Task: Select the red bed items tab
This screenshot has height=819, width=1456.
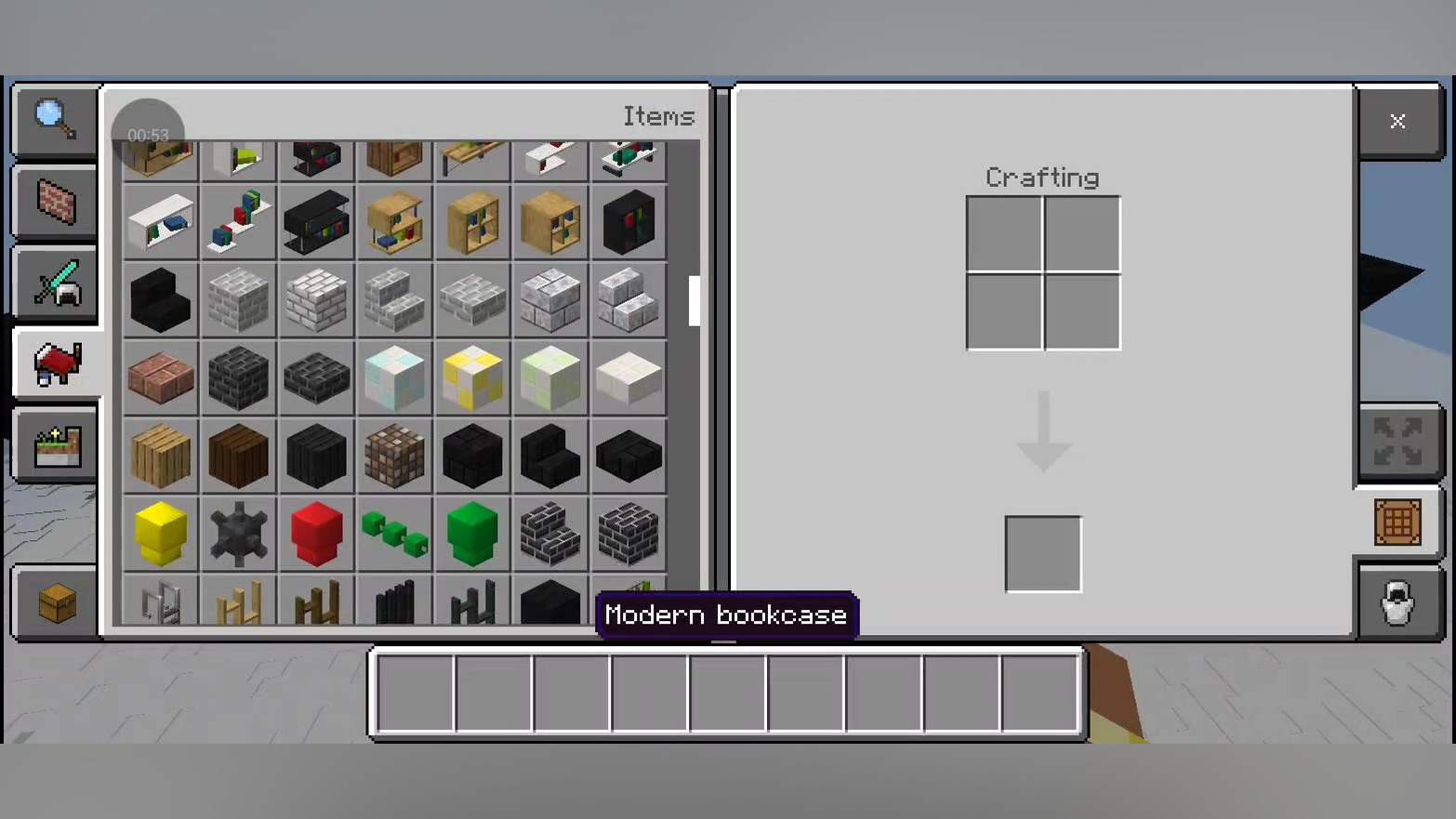Action: (x=55, y=363)
